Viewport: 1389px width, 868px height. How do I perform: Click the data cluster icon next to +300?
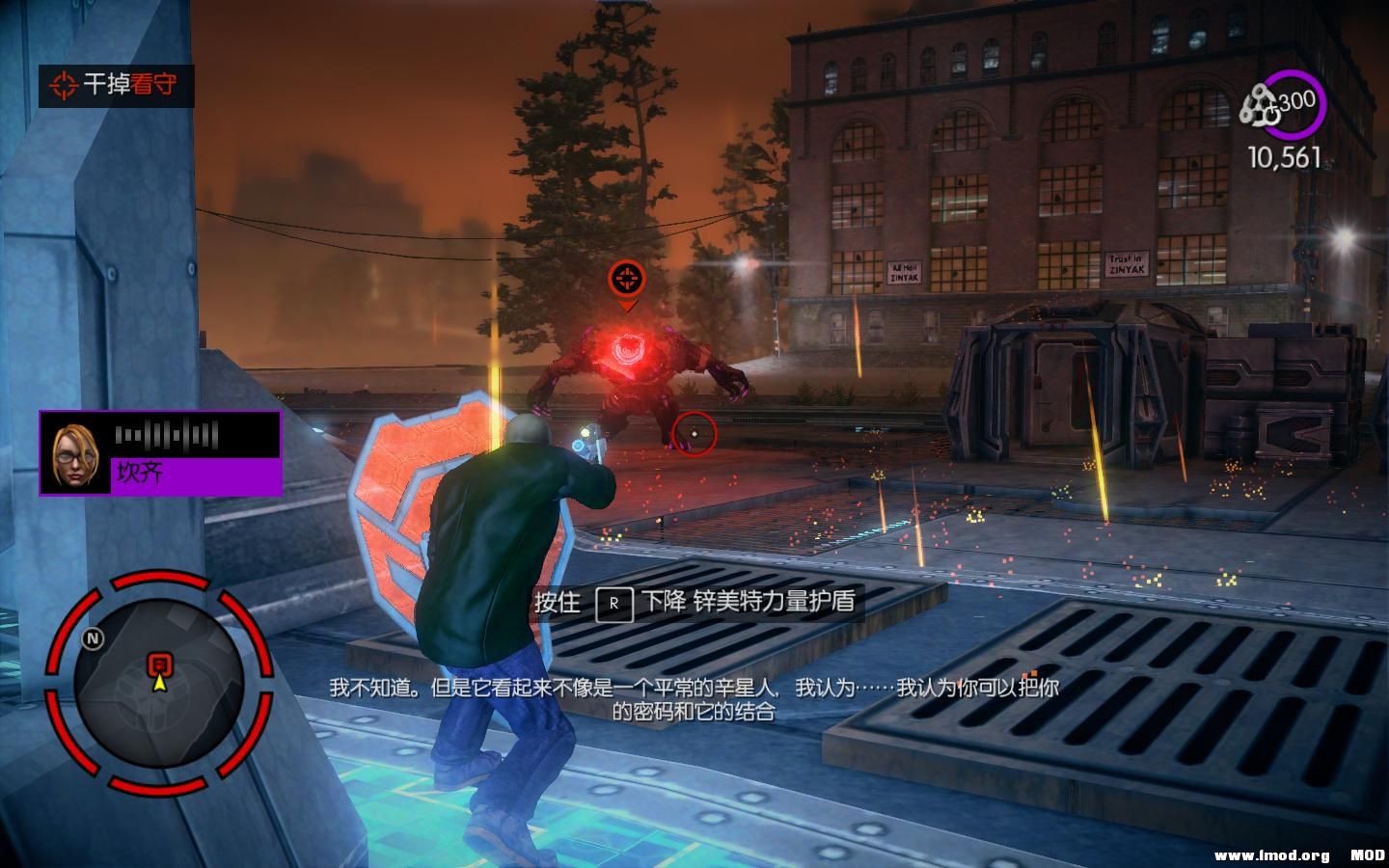click(1259, 104)
